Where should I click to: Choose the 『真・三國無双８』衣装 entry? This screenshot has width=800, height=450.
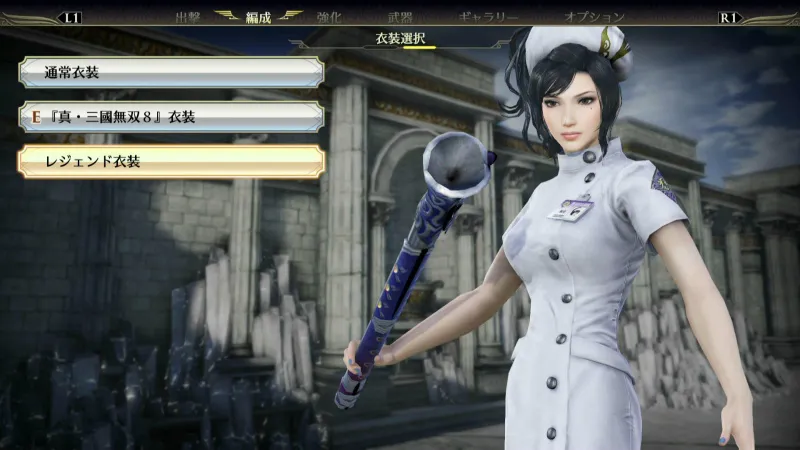(170, 117)
